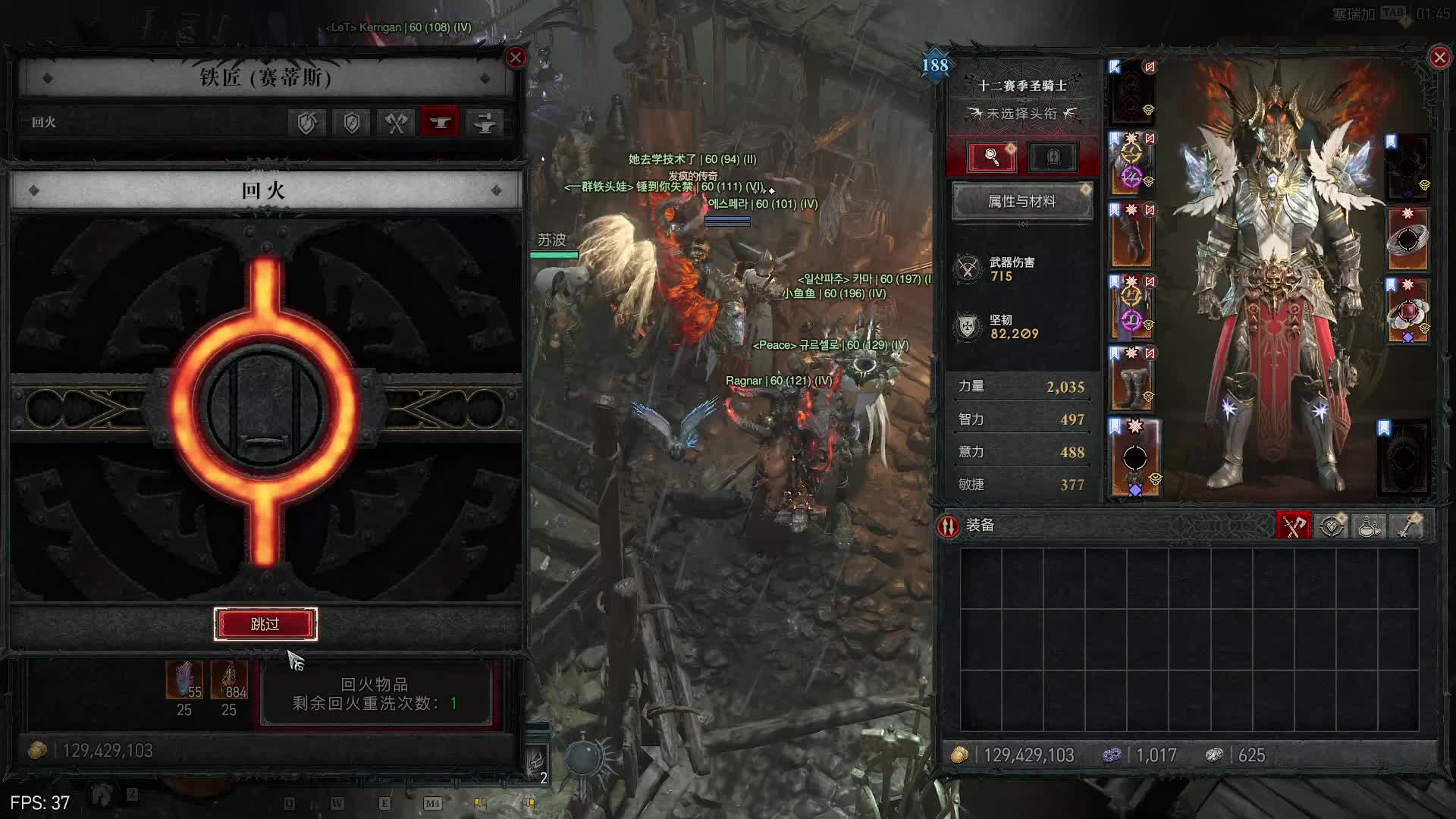This screenshot has width=1456, height=819.
Task: Click the weapon damage 武器伤害 icon
Action: pyautogui.click(x=968, y=269)
